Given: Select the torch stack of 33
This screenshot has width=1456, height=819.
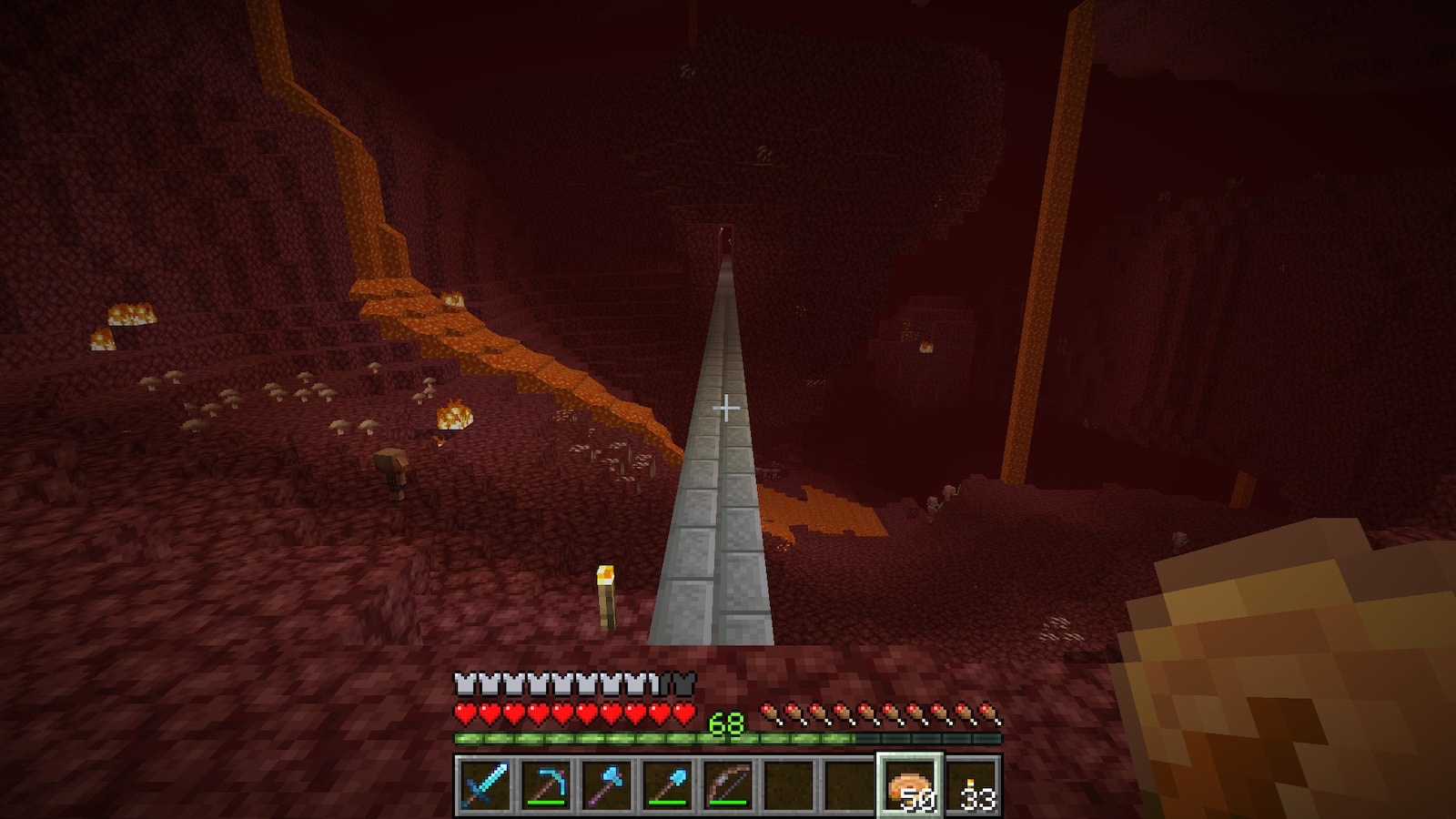Looking at the screenshot, I should (972, 784).
